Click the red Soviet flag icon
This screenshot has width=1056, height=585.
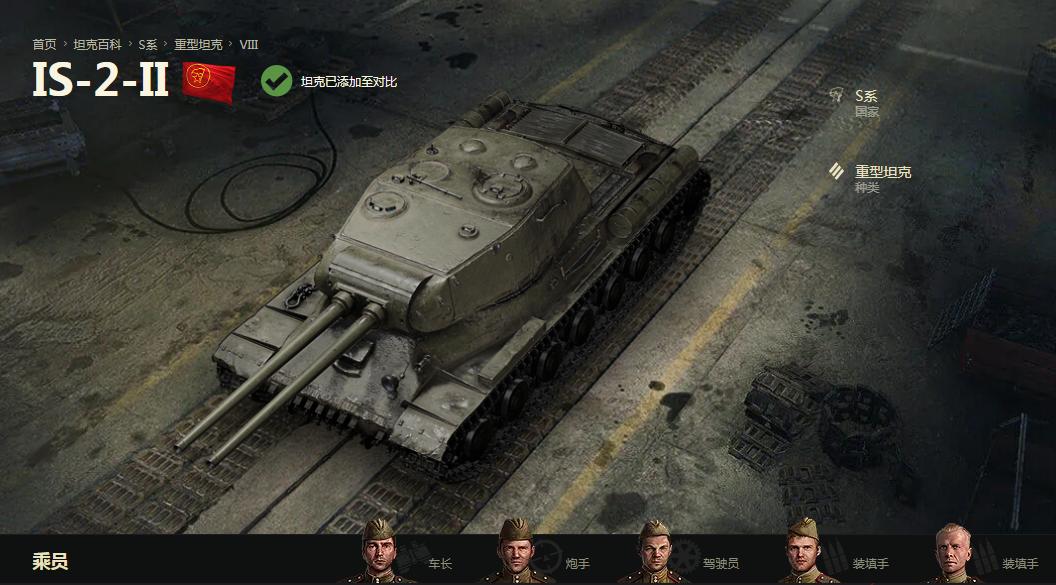(x=209, y=82)
